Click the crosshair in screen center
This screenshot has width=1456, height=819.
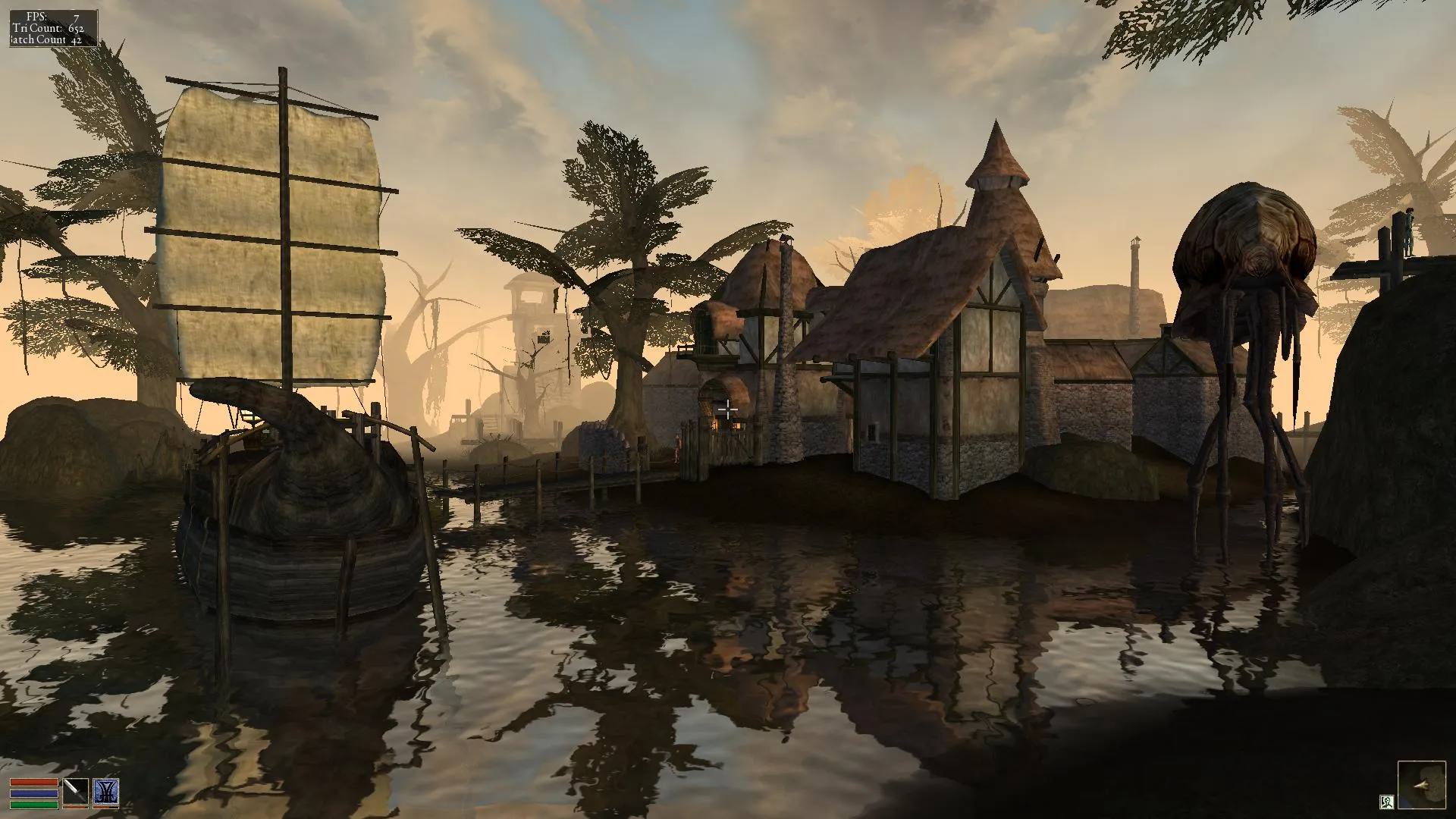tap(728, 409)
